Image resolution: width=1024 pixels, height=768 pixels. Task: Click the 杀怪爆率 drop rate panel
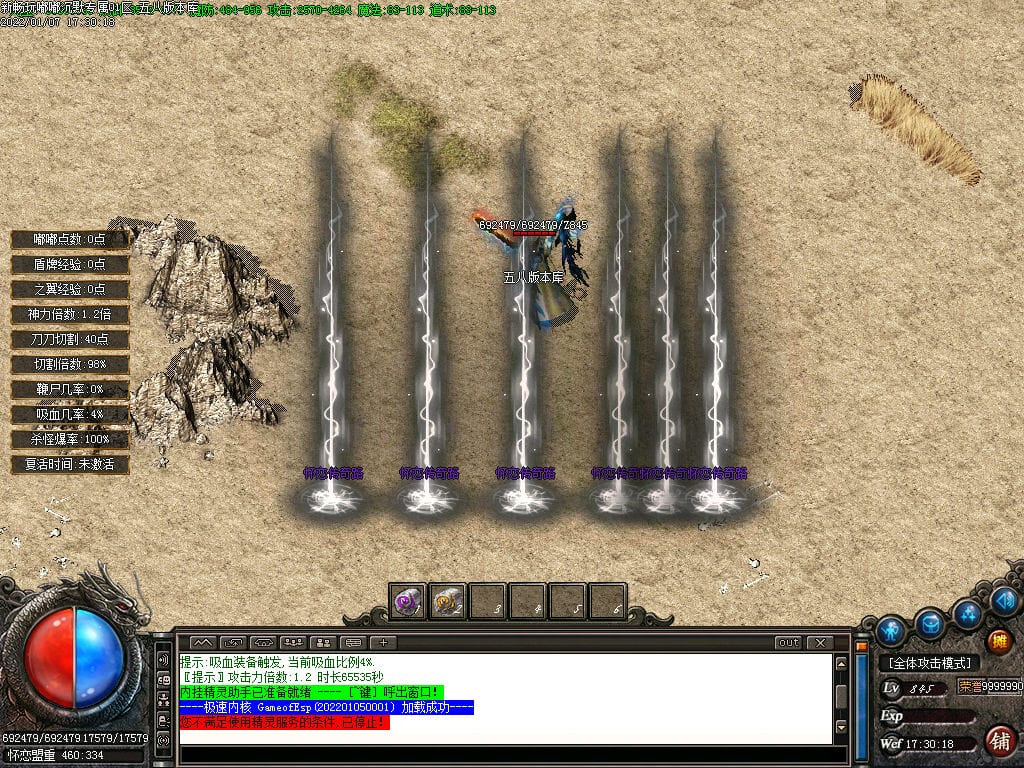coord(70,439)
